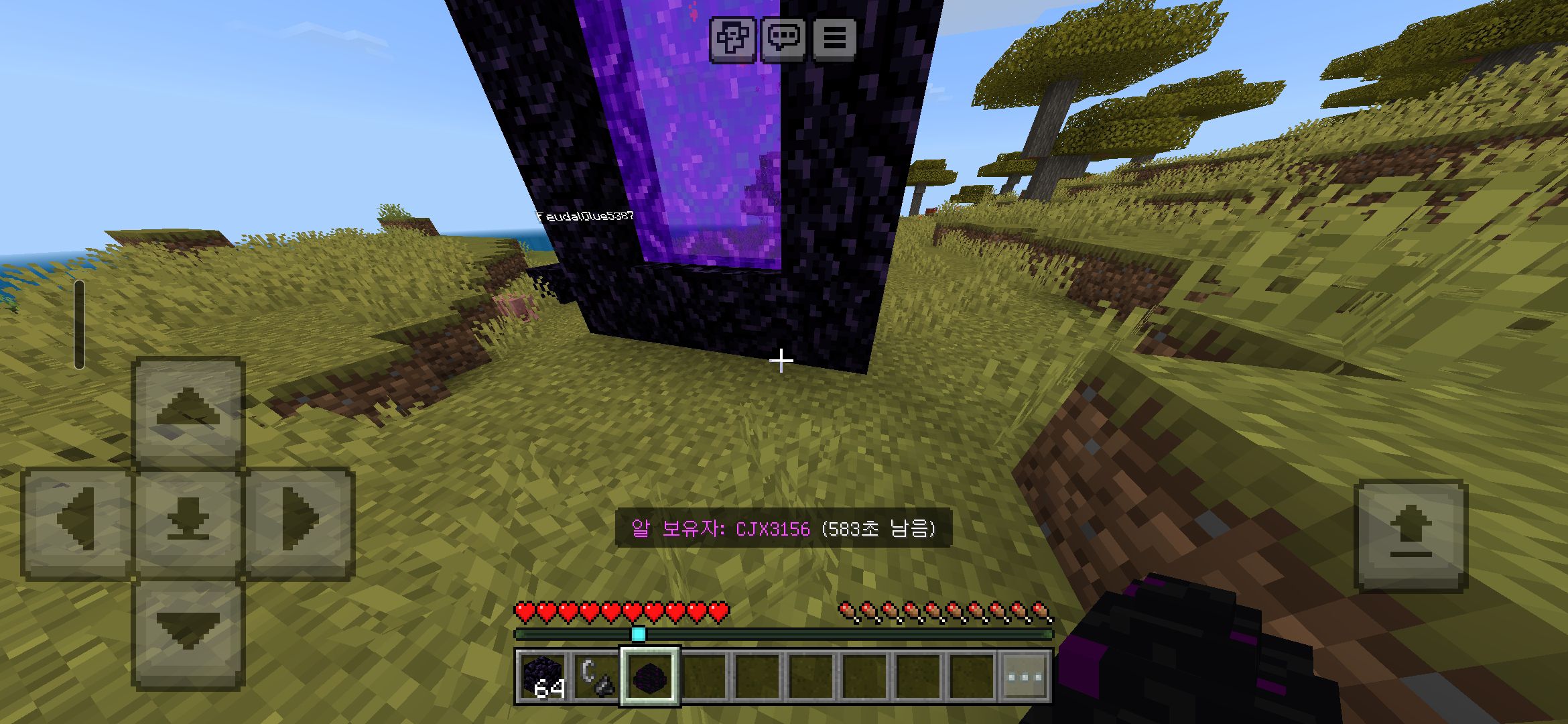The width and height of the screenshot is (1568, 724).
Task: Select the flint and steel hotbar slot
Action: point(596,676)
